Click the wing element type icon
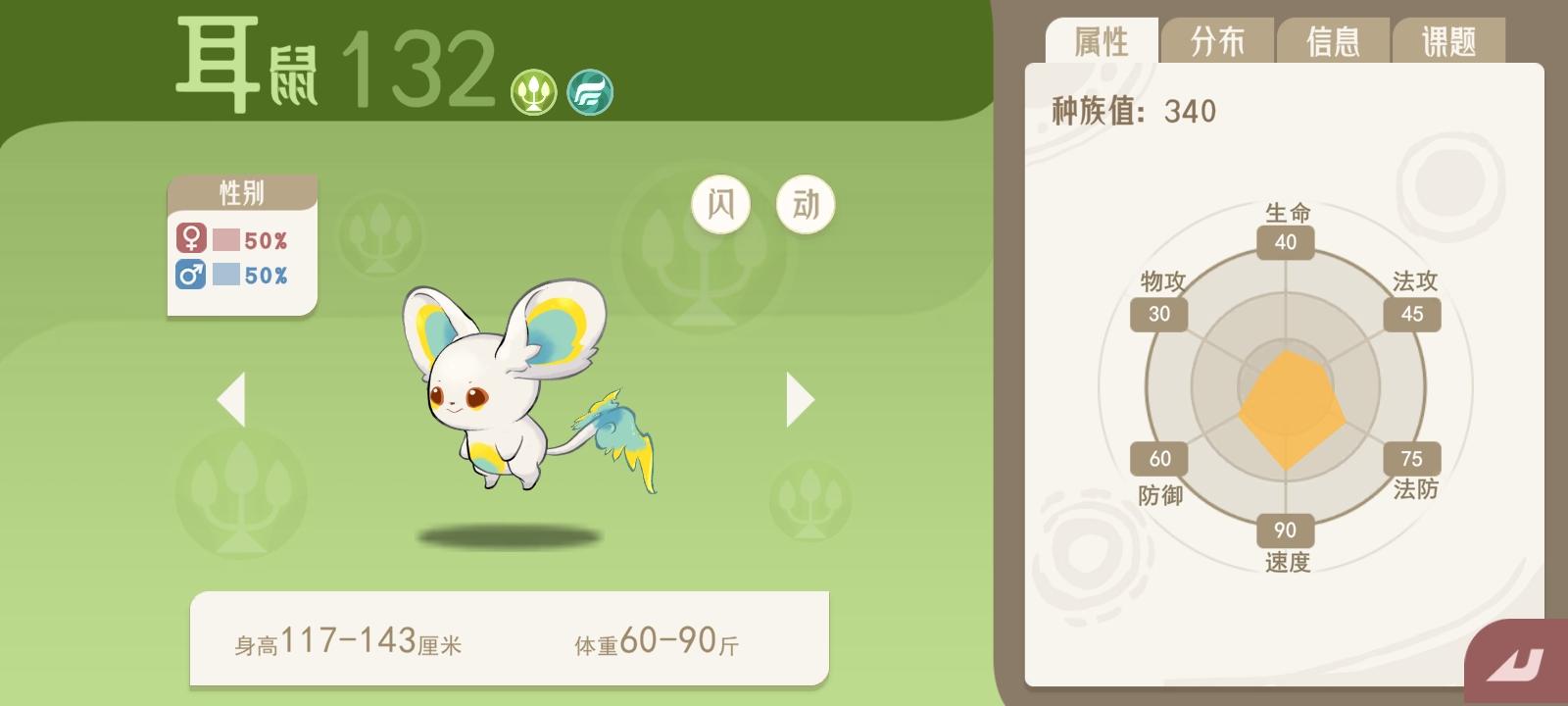The width and height of the screenshot is (1568, 706). coord(589,94)
